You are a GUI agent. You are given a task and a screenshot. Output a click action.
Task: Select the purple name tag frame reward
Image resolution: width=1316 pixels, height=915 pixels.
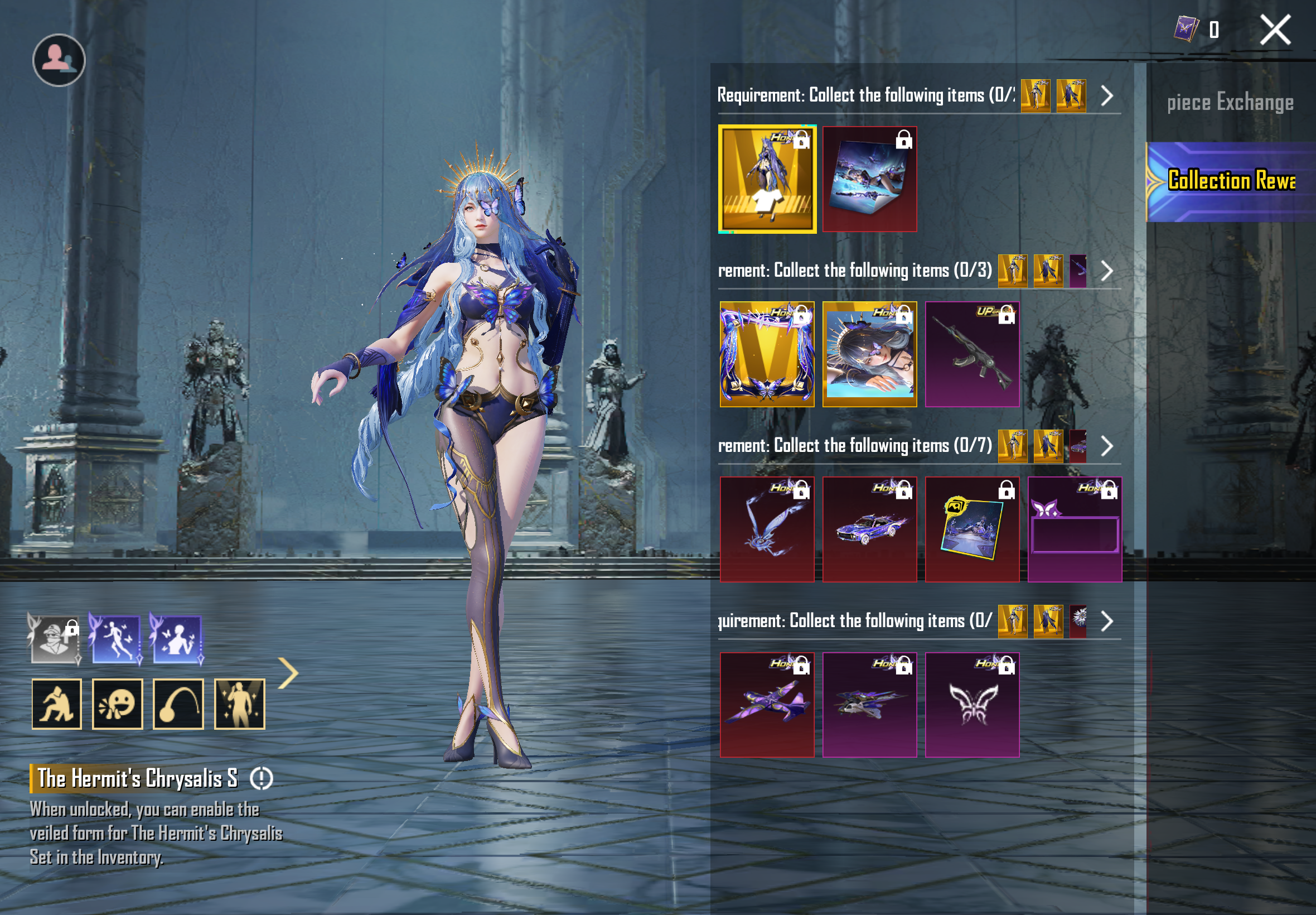(1074, 529)
